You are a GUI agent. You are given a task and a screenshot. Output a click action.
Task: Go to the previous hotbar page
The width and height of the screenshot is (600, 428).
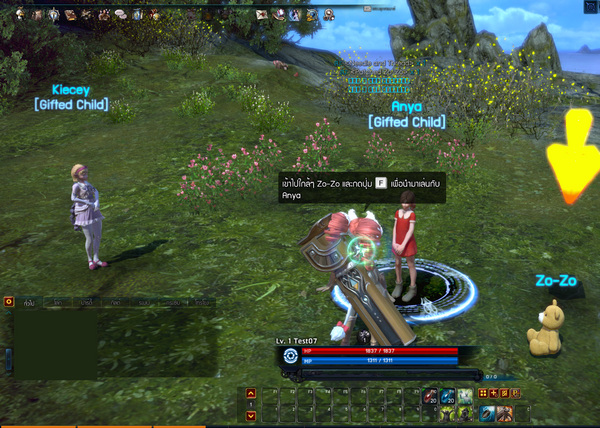(251, 393)
